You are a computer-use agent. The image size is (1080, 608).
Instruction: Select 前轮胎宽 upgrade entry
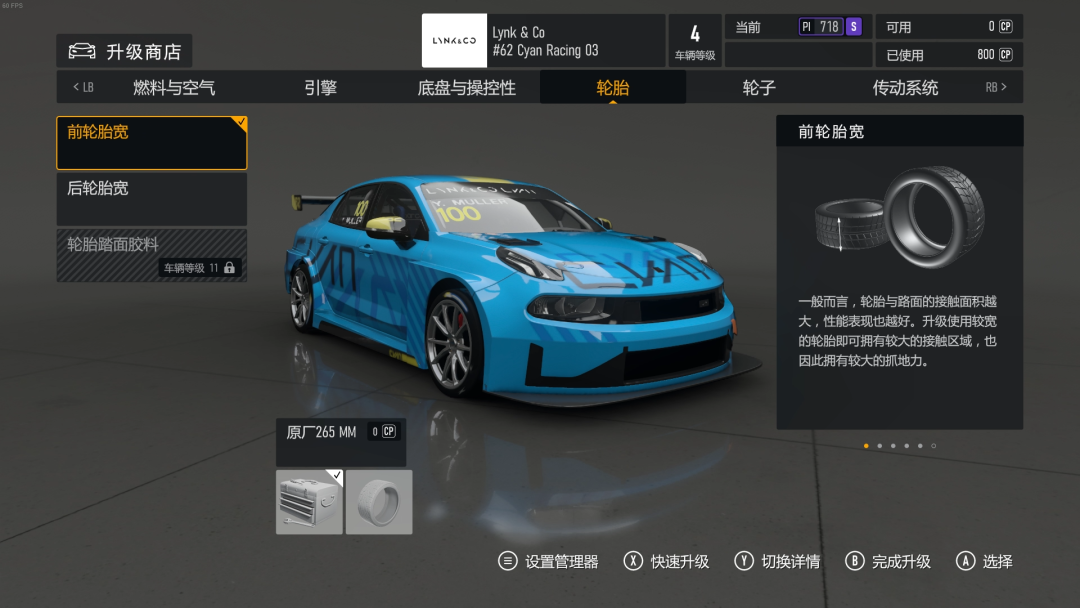[x=152, y=143]
